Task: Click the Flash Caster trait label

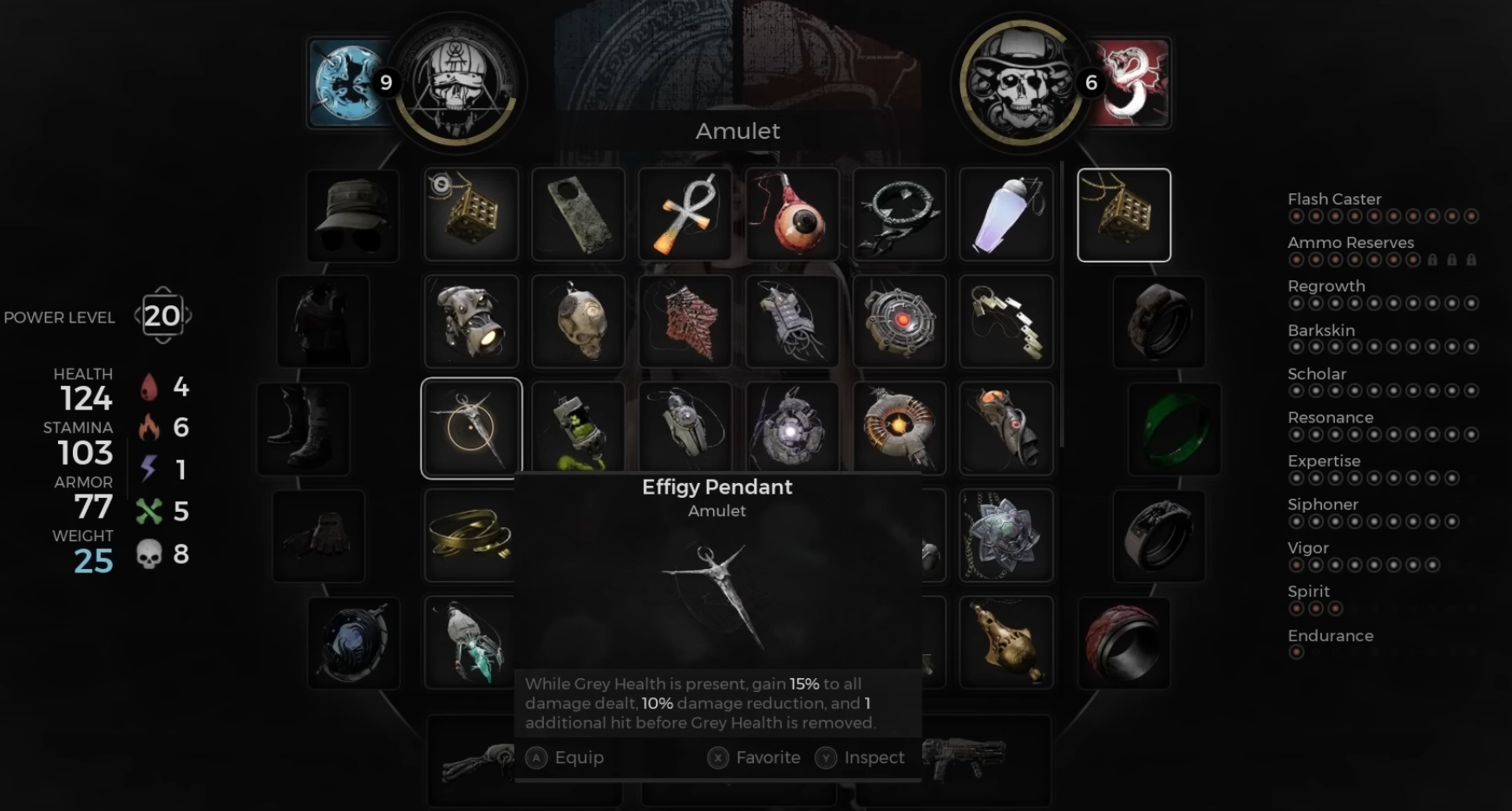Action: click(x=1334, y=199)
